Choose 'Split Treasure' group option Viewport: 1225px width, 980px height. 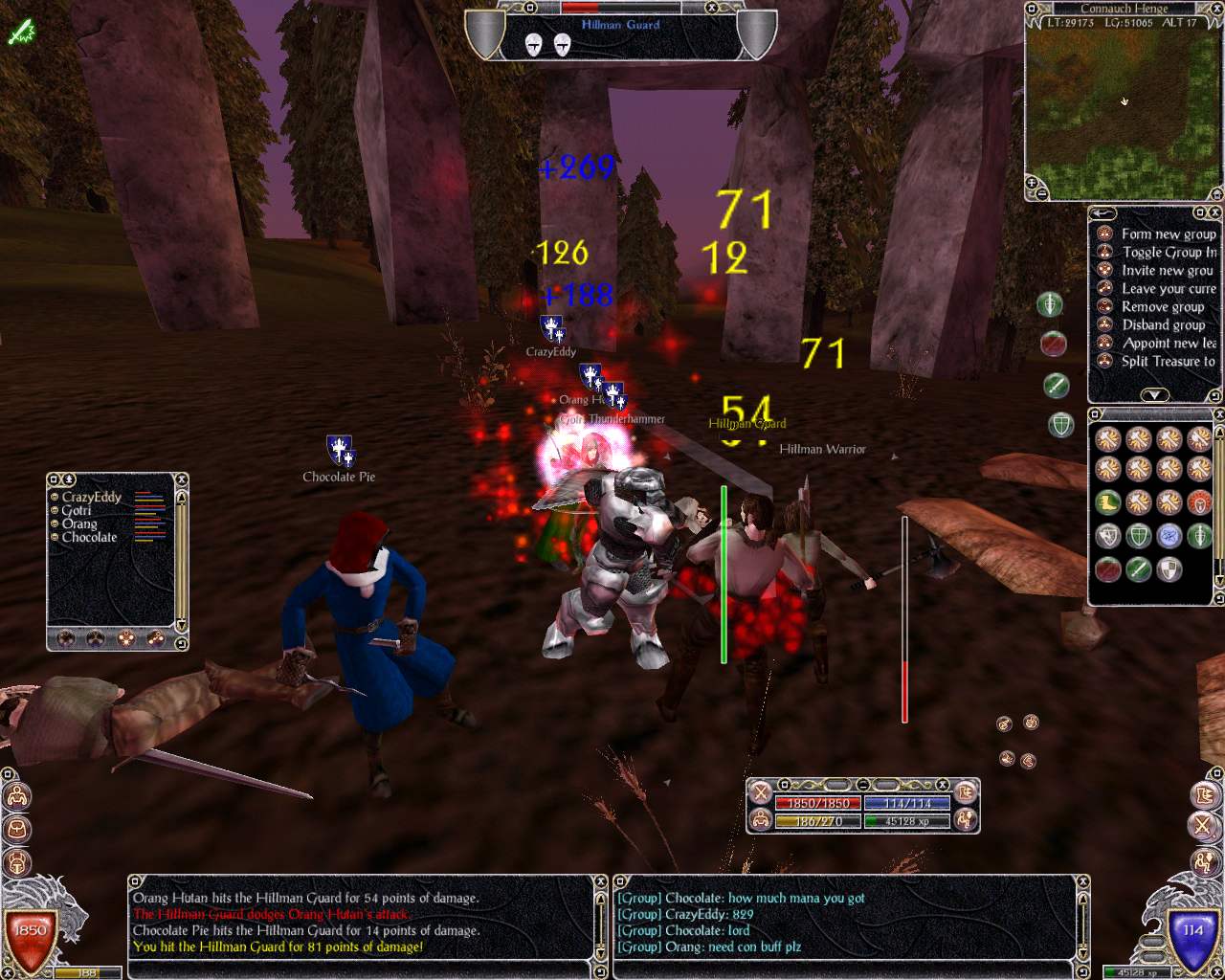pyautogui.click(x=1168, y=361)
